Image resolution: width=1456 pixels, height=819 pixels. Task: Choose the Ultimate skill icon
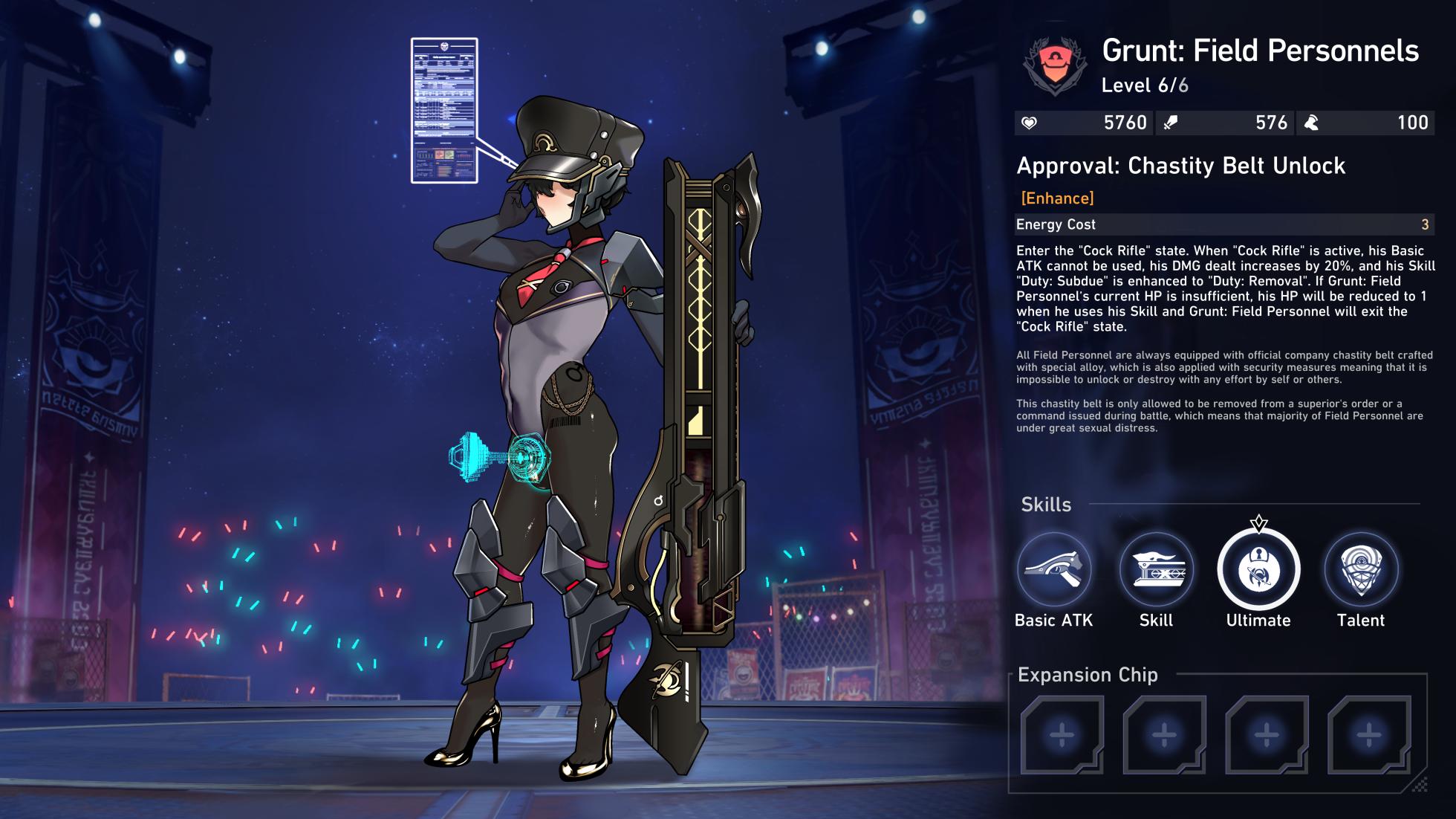click(1258, 570)
